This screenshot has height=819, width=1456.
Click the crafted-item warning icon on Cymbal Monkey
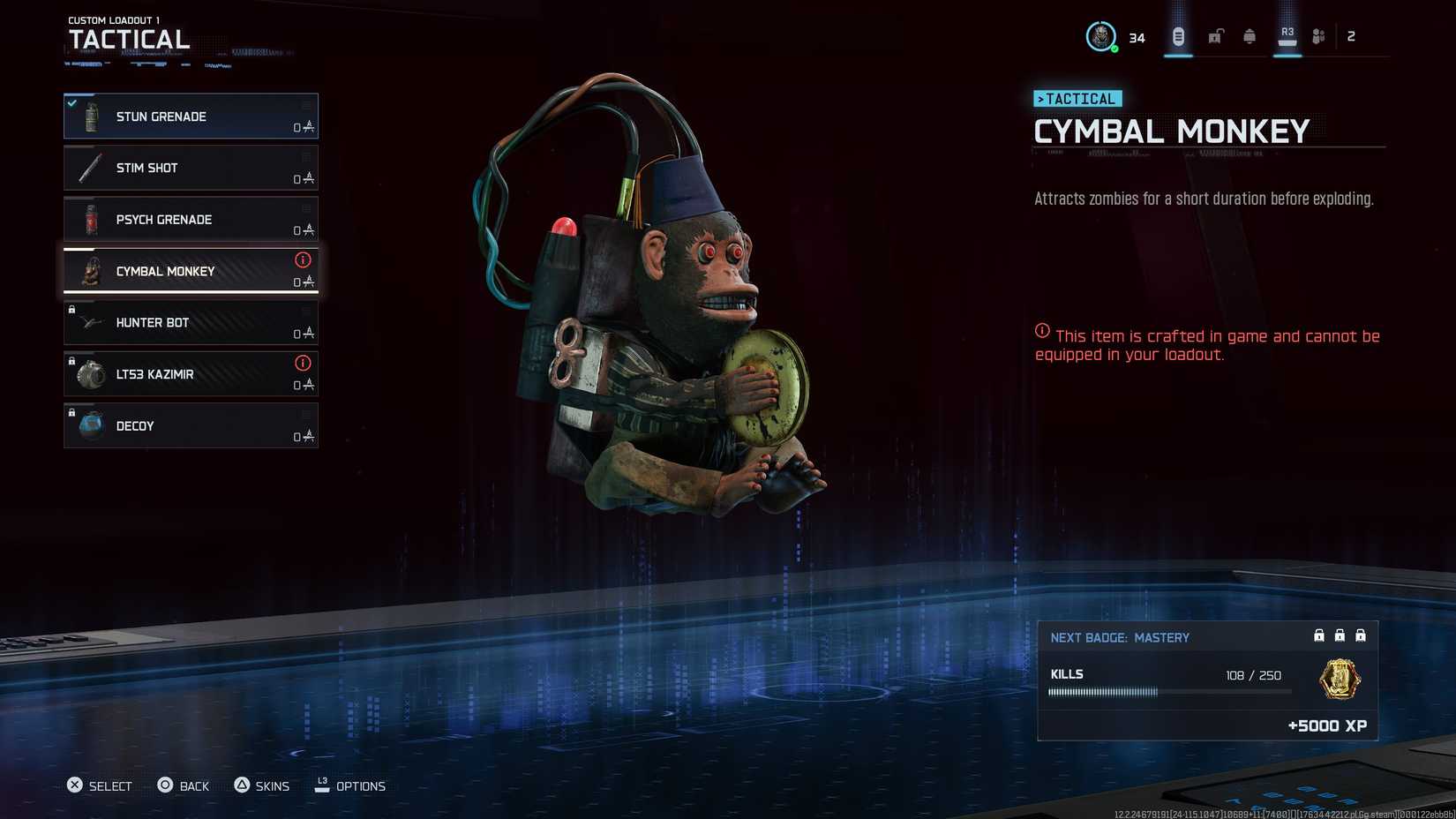pos(304,260)
